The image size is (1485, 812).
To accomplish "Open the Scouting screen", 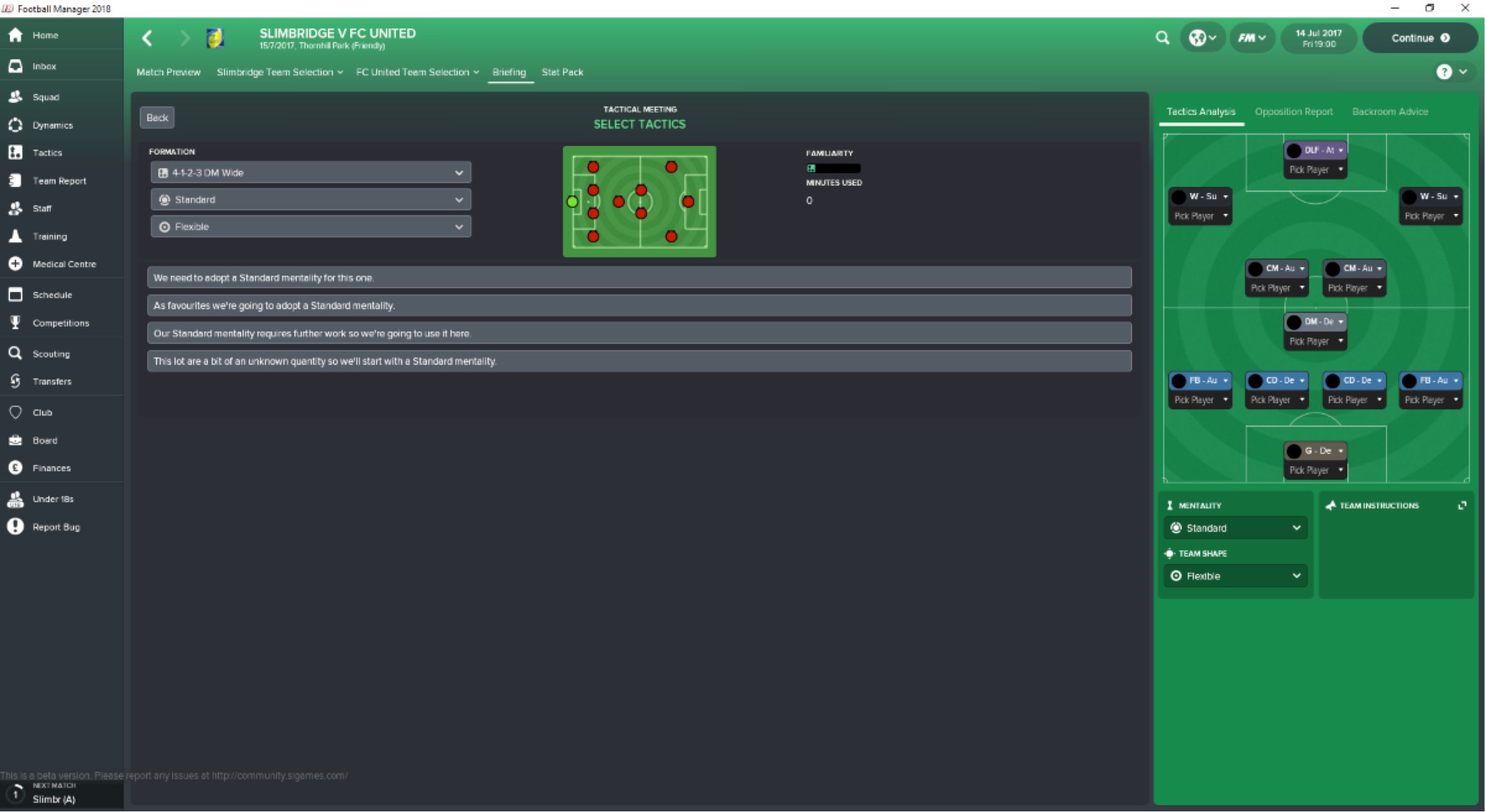I will [50, 353].
